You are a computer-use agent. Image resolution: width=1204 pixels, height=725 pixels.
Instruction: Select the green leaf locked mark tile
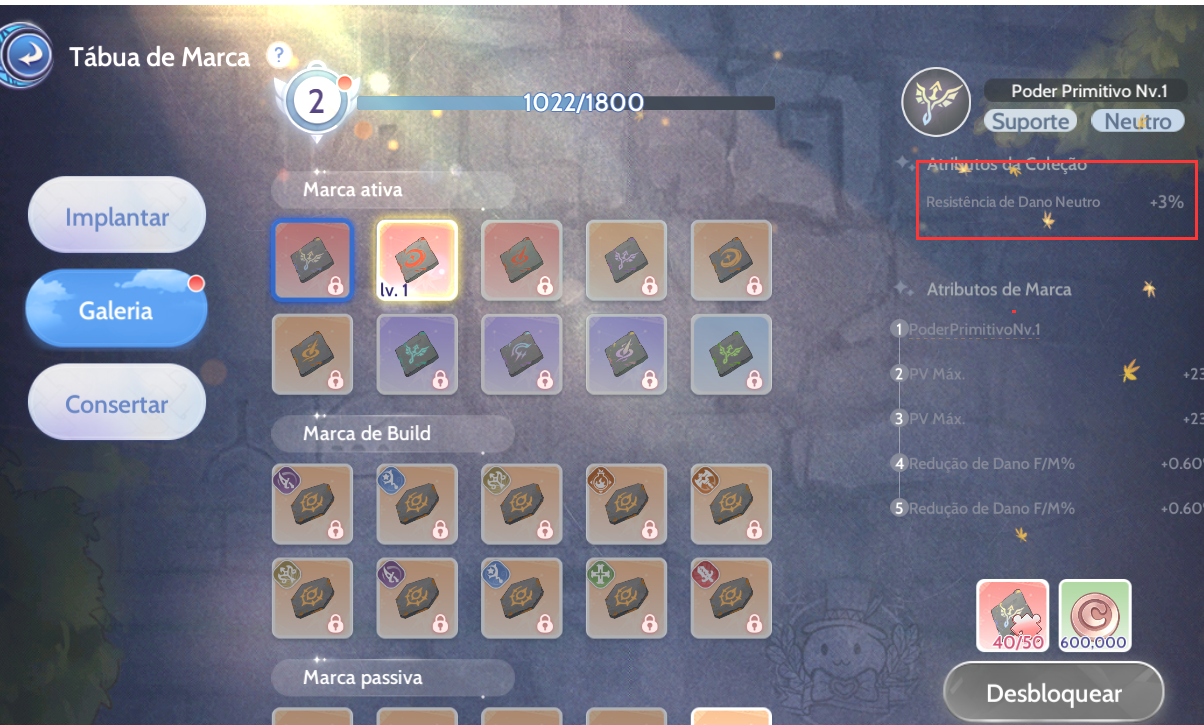tap(731, 354)
